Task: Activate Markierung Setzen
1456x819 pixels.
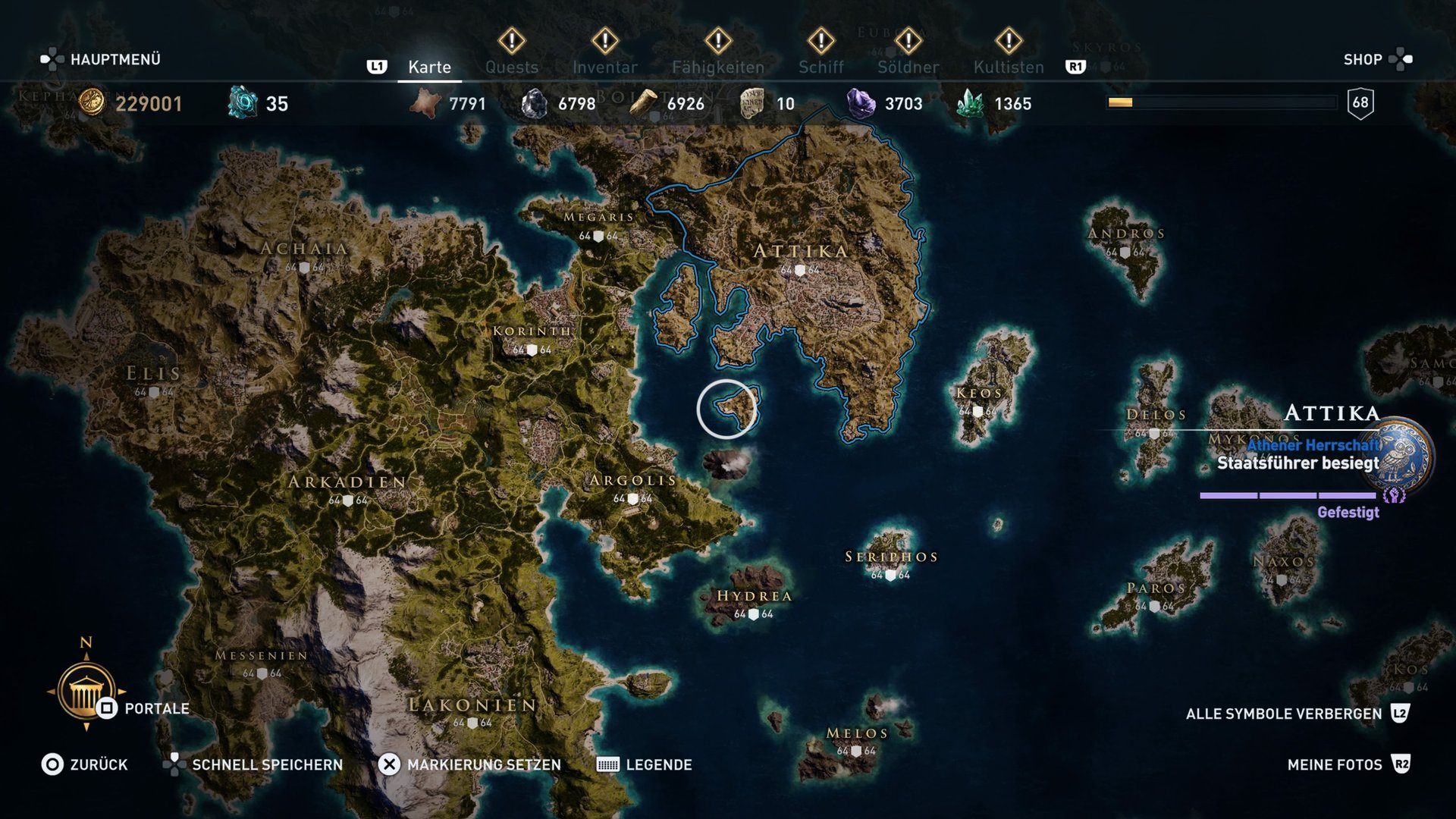Action: (483, 764)
